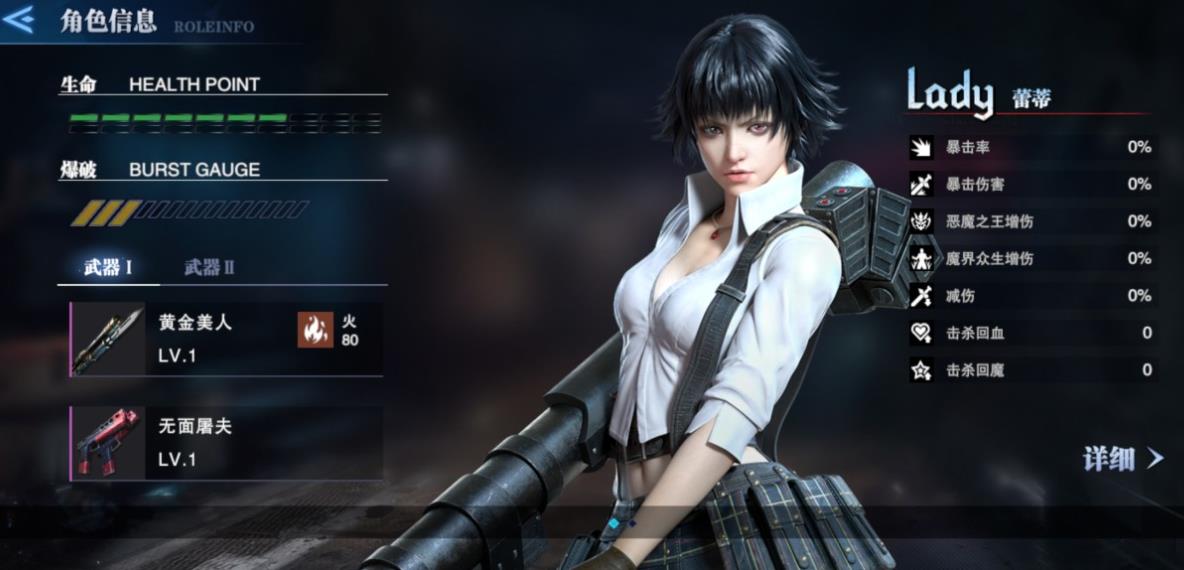The height and width of the screenshot is (570, 1184).
Task: Select the 黄金美人 weapon slot
Action: 226,339
